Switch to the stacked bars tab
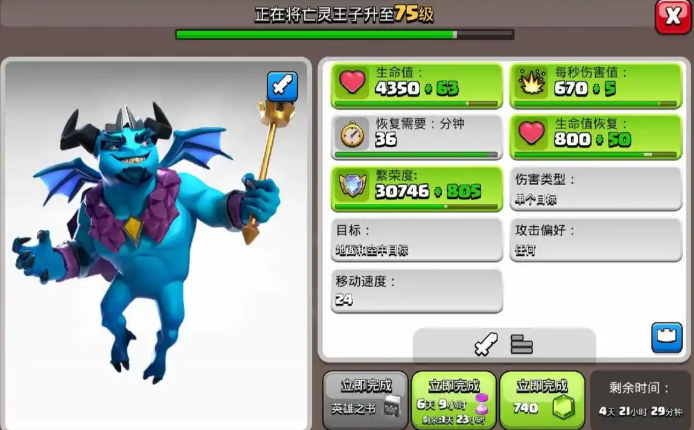This screenshot has height=430, width=694. click(x=522, y=345)
